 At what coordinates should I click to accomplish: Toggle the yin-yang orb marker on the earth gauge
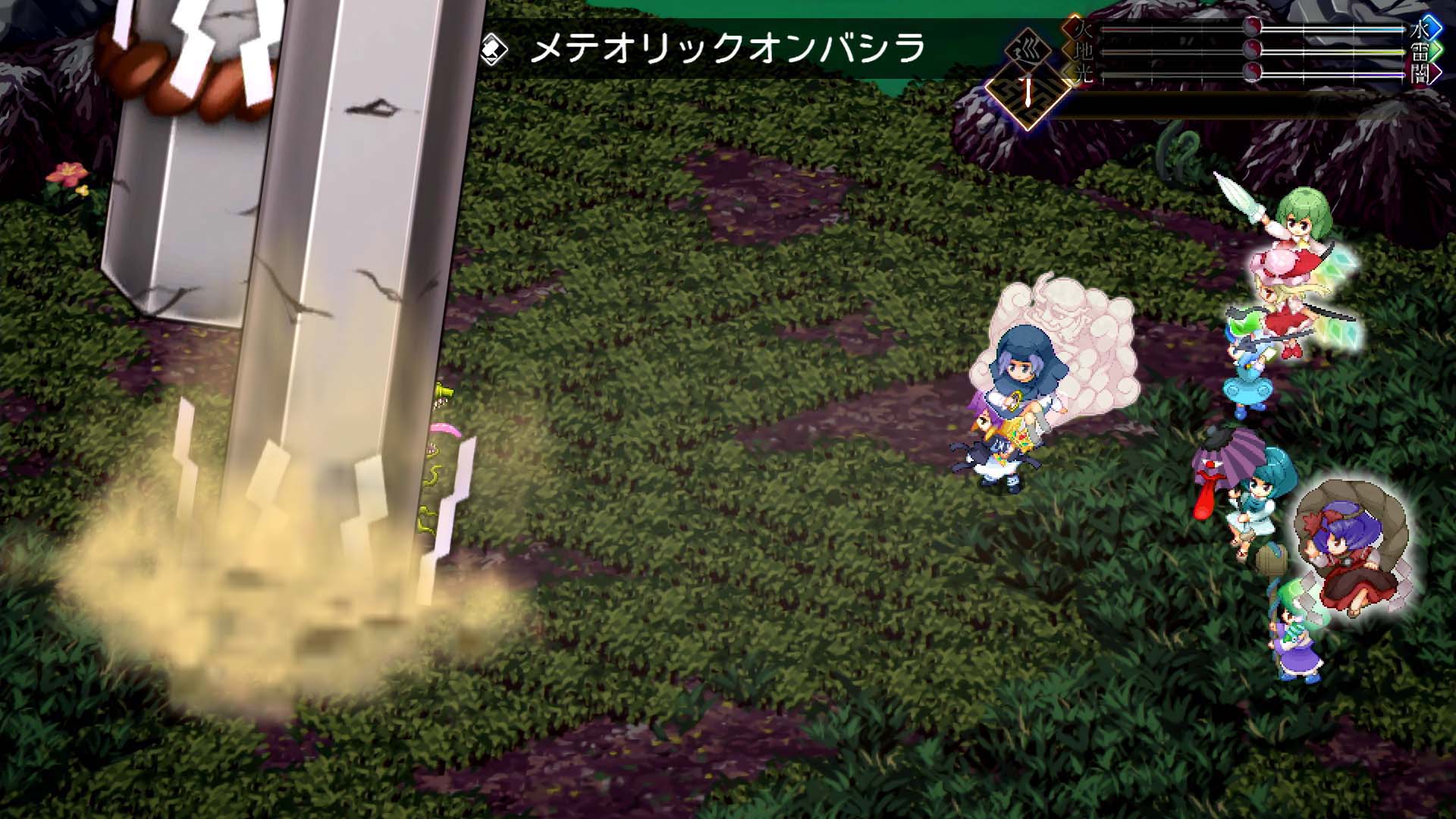pyautogui.click(x=1251, y=50)
